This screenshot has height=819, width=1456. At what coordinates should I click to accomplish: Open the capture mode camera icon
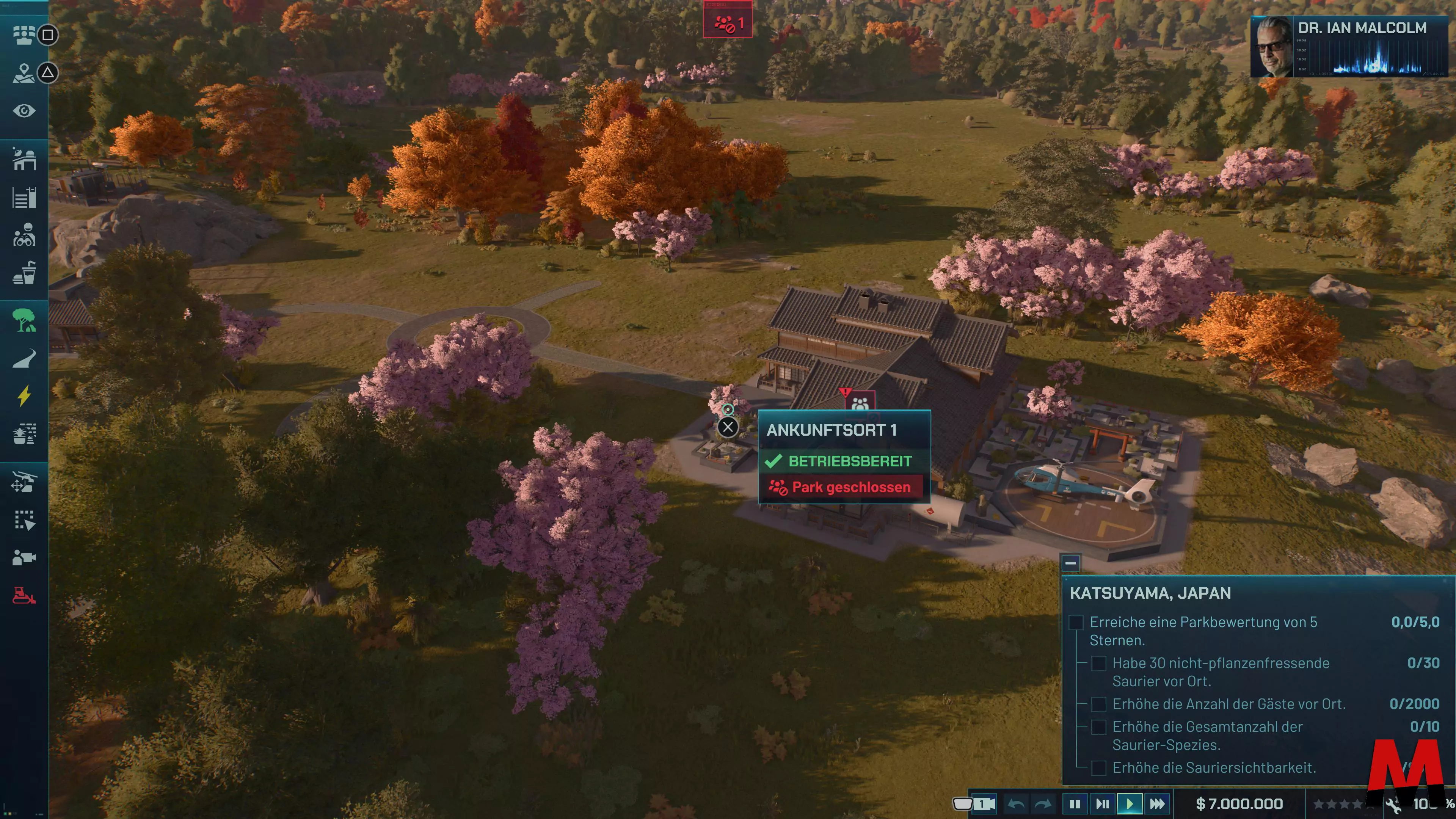(x=24, y=558)
